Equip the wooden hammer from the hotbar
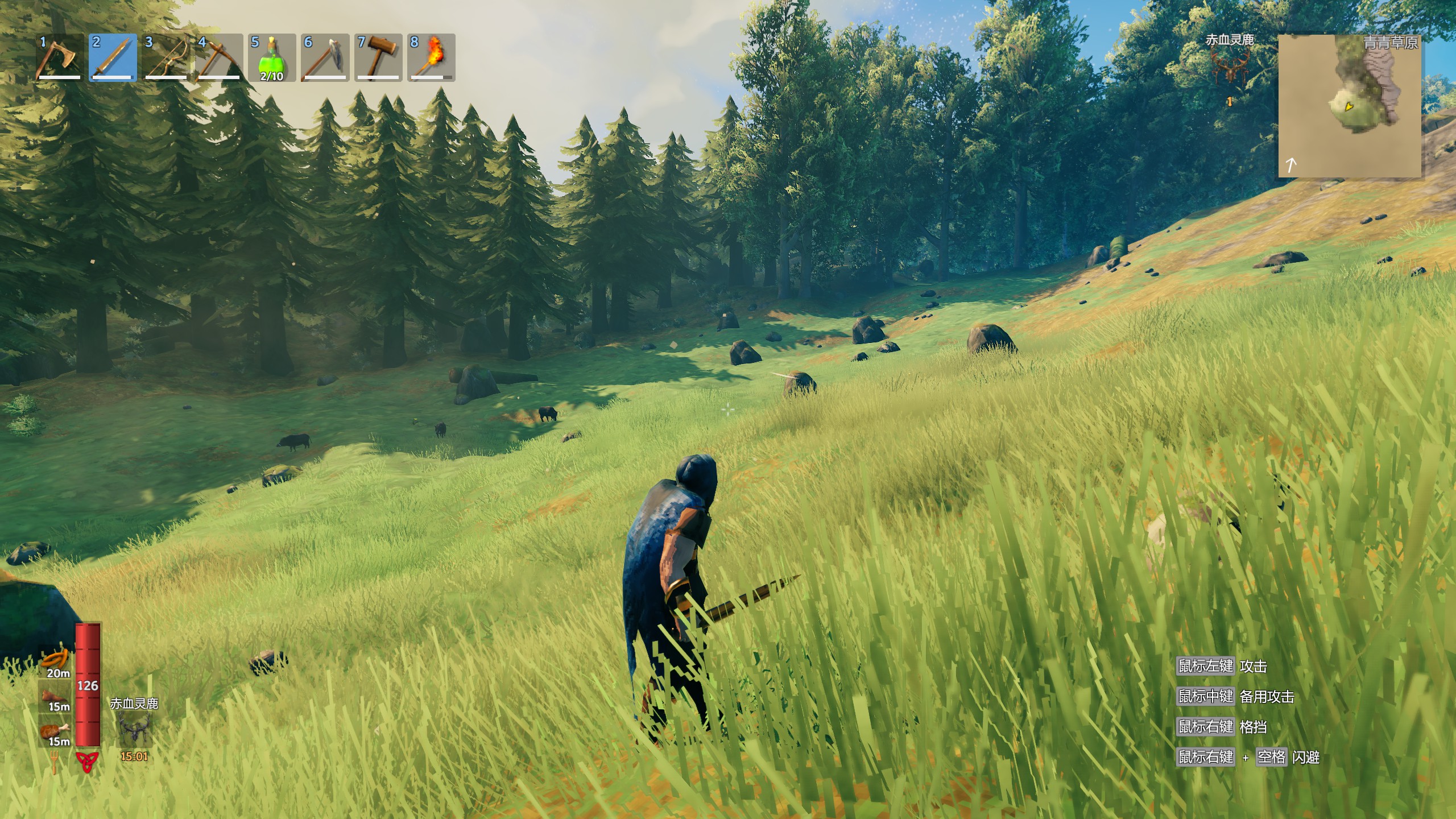Screen dimensions: 1456x819 (x=378, y=58)
